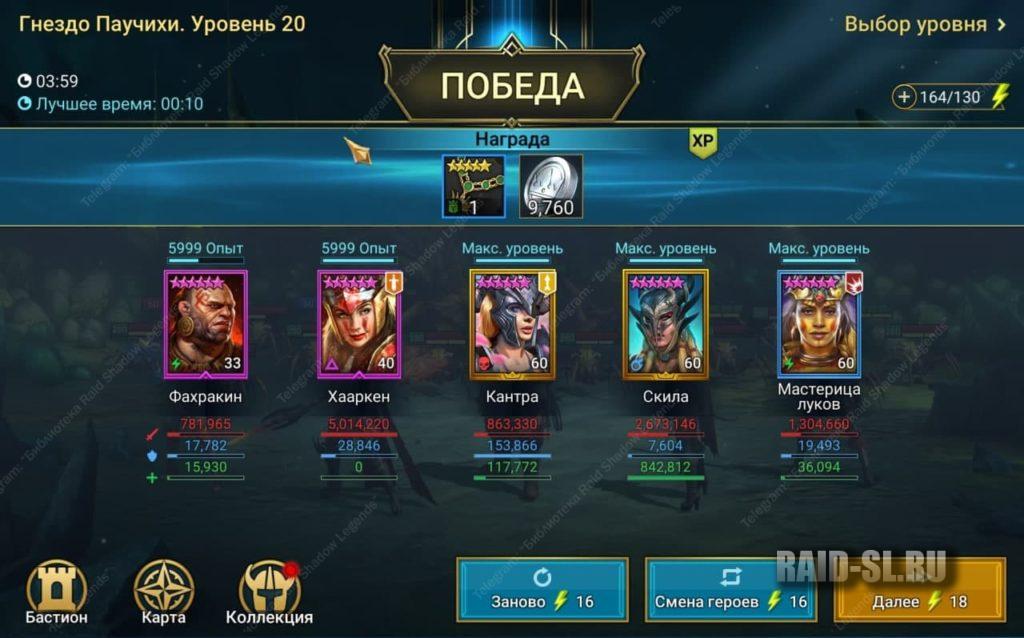Image resolution: width=1024 pixels, height=638 pixels.
Task: Inspect the silver coins reward
Action: 551,186
